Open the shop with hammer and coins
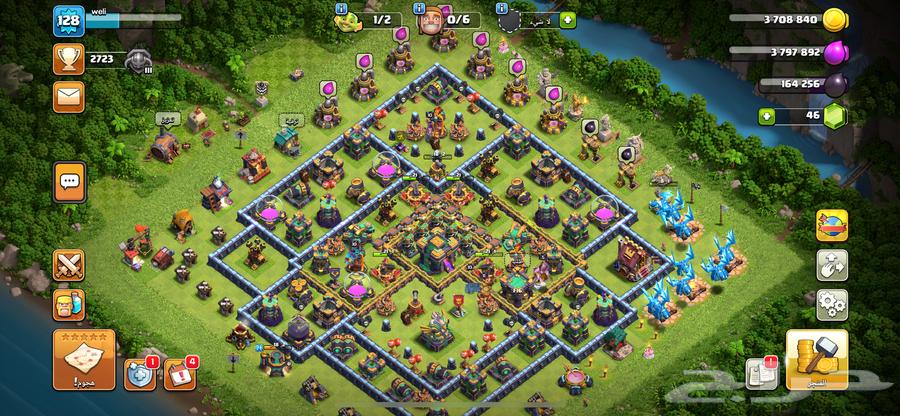This screenshot has width=900, height=416. [x=817, y=359]
